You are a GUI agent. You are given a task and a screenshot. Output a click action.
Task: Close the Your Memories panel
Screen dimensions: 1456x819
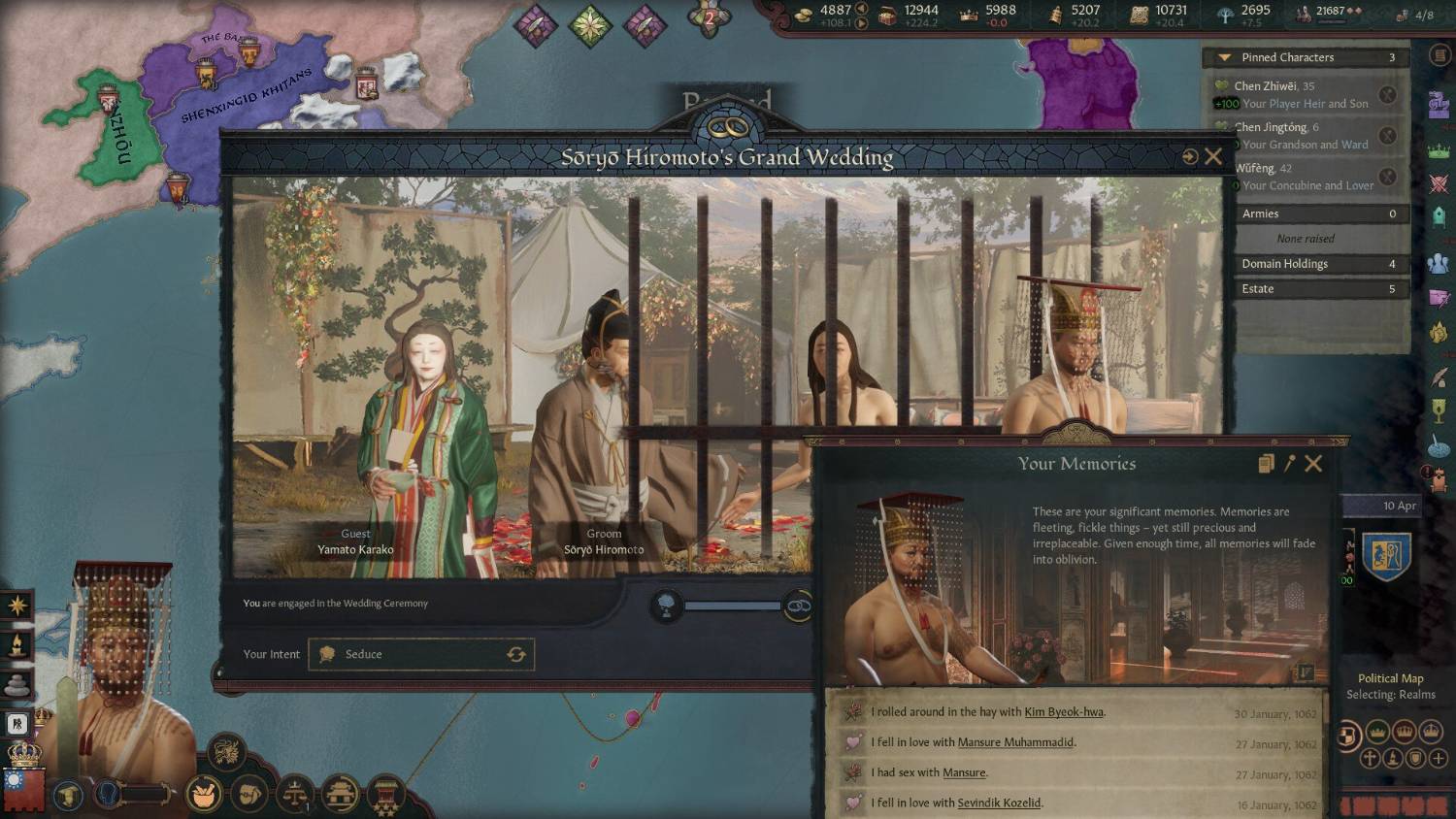[1313, 464]
